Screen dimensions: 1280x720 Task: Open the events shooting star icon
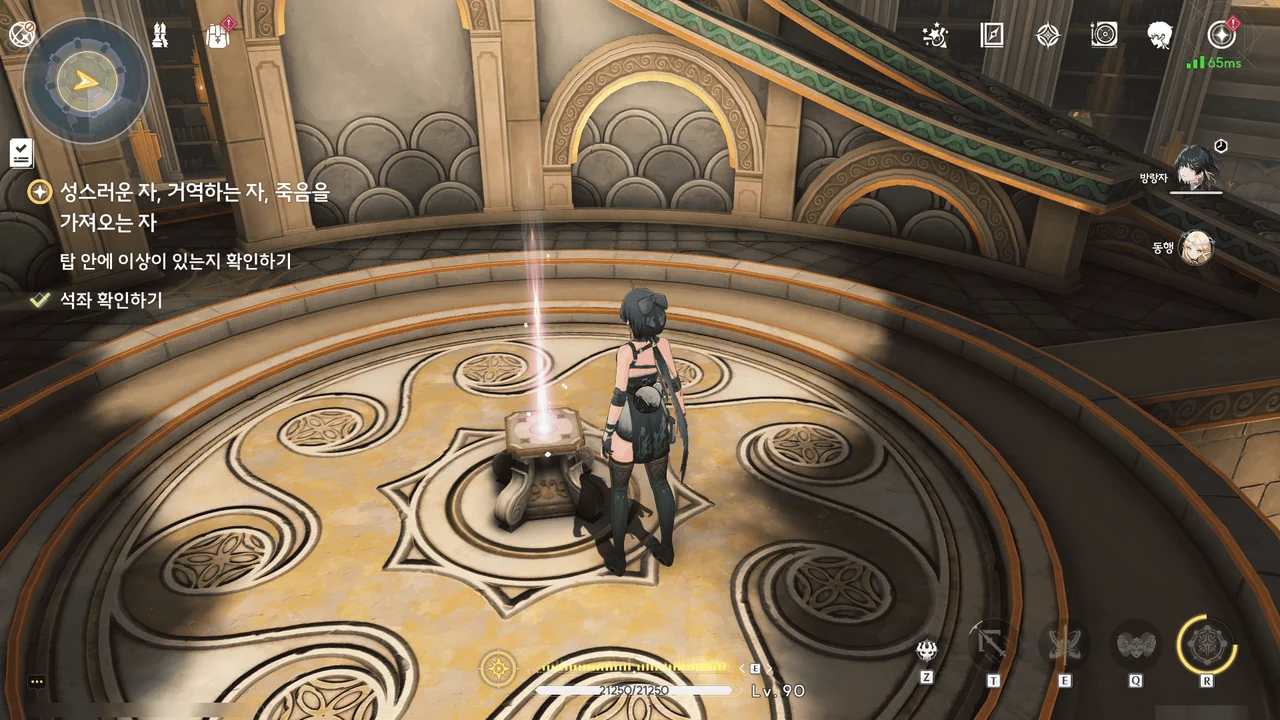pos(934,36)
